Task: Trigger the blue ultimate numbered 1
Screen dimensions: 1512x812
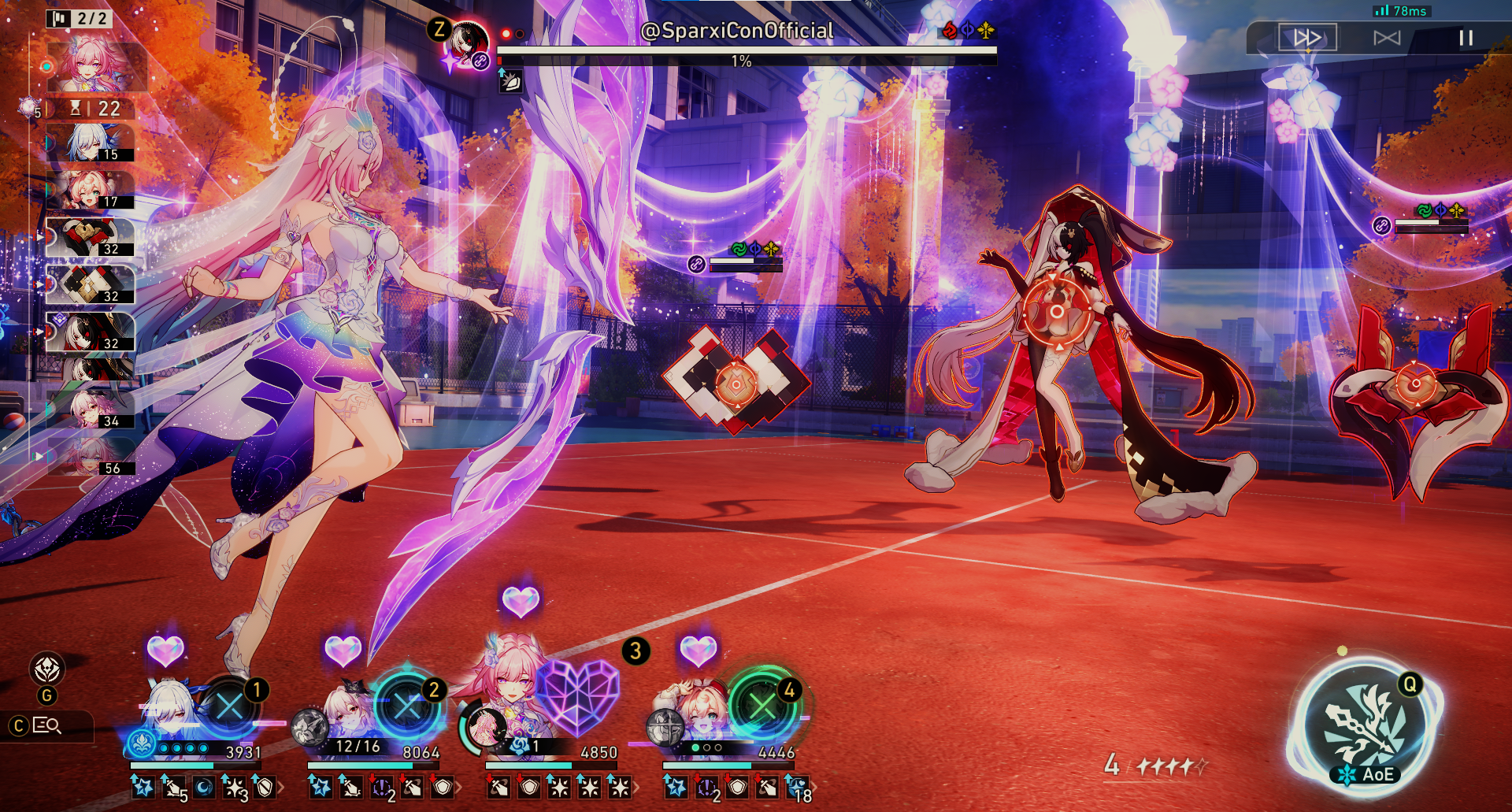Action: click(x=229, y=705)
